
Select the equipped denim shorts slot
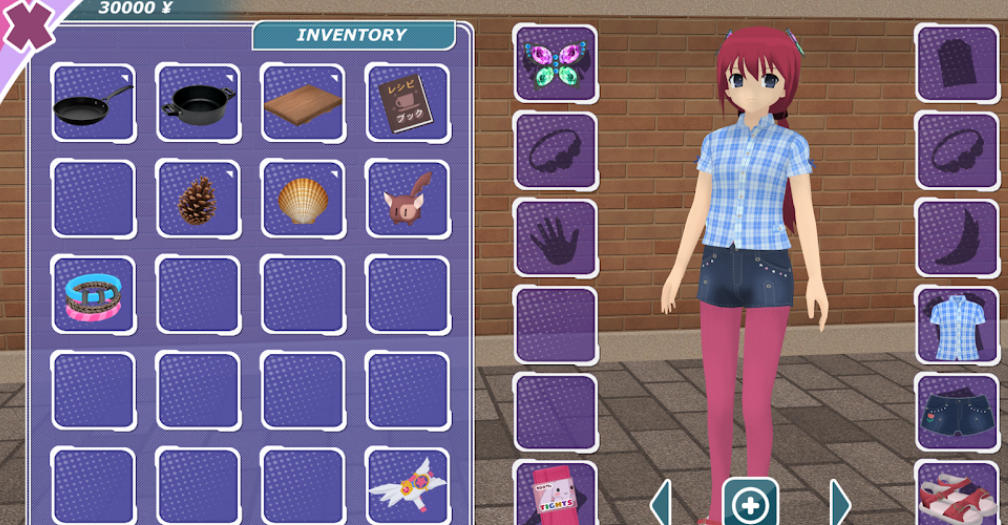(x=956, y=412)
